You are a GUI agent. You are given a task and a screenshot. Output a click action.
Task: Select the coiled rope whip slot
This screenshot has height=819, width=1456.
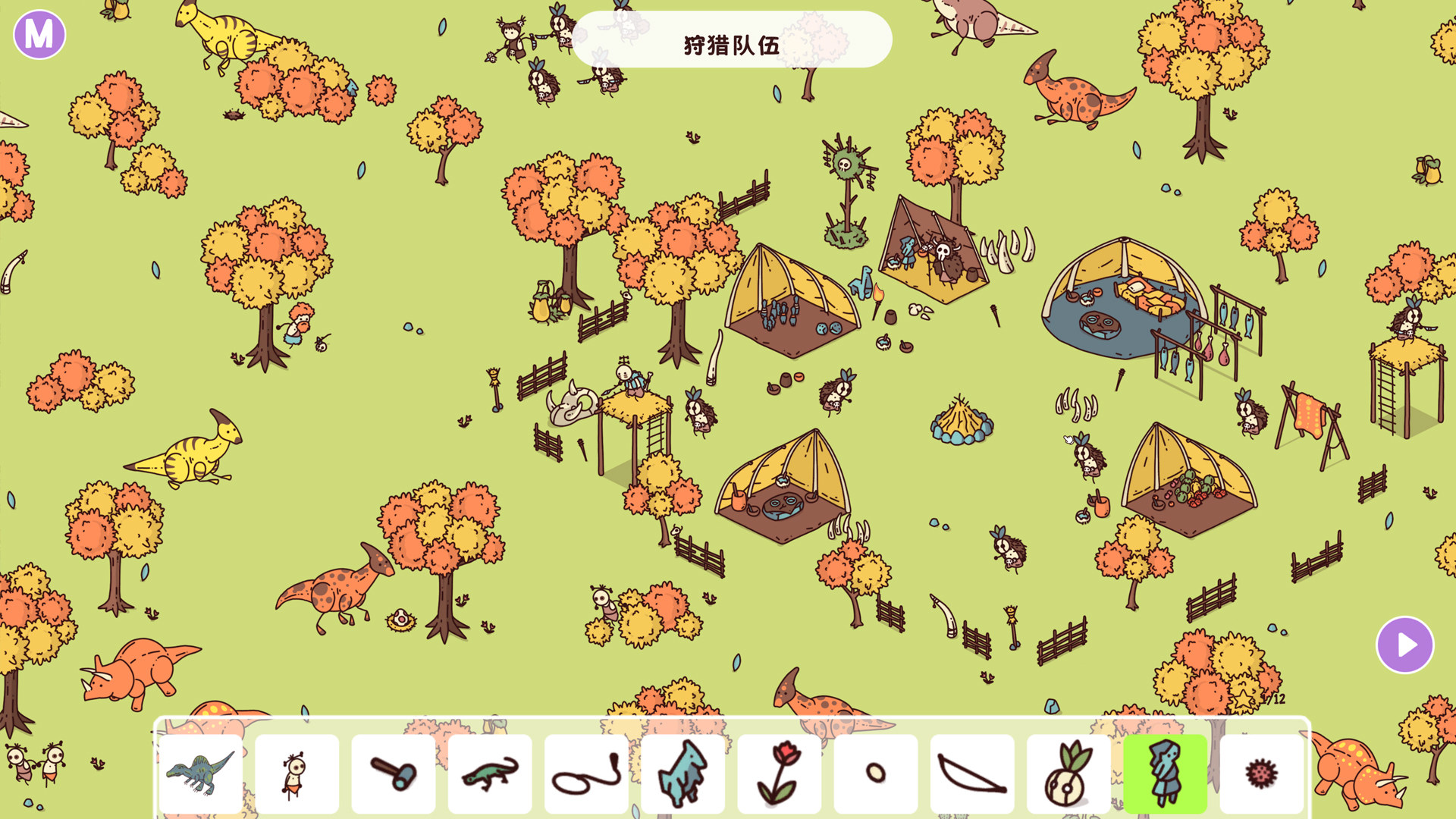[585, 773]
